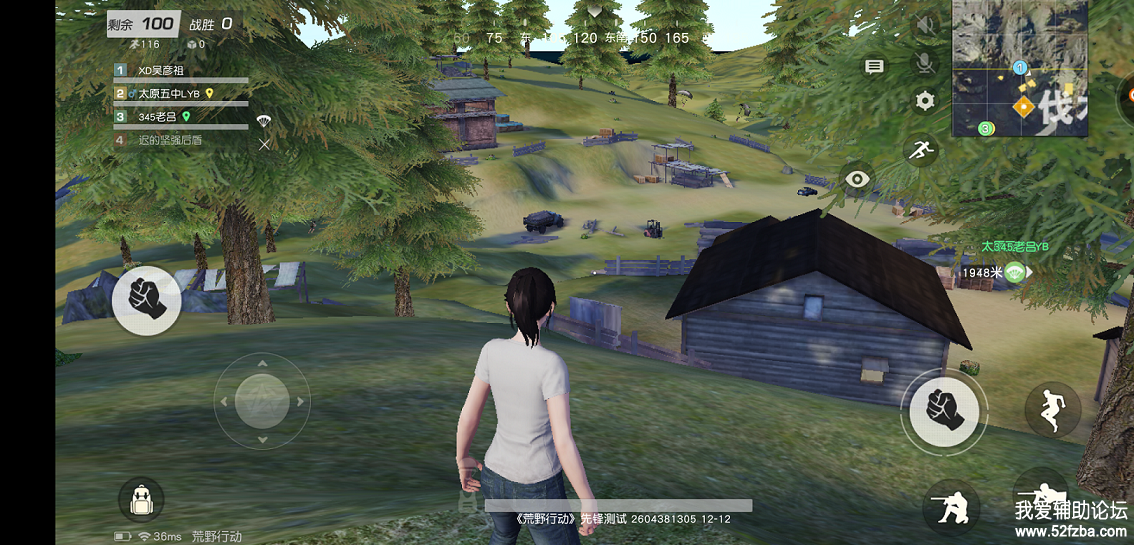The image size is (1134, 545).
Task: Open the backpack inventory
Action: (141, 499)
